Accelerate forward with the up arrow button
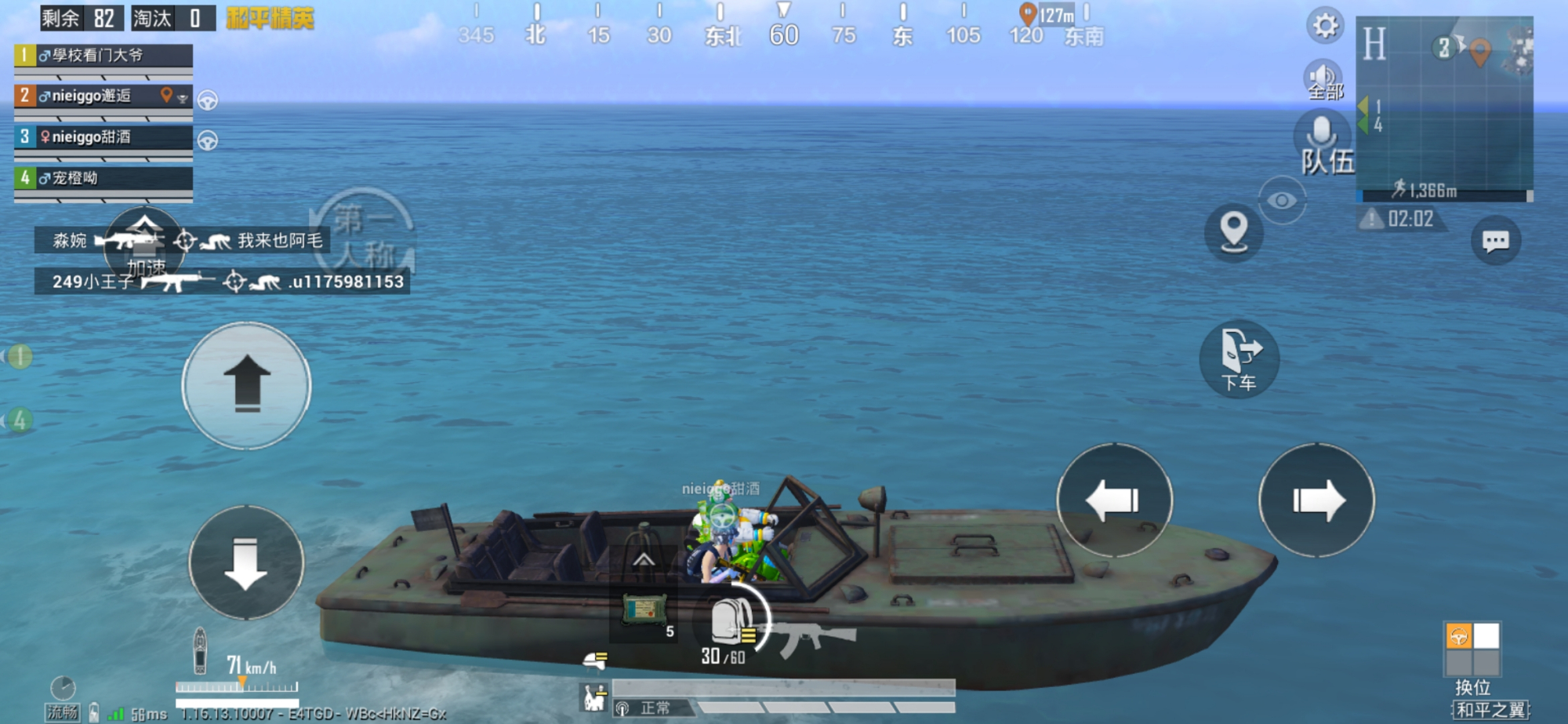 [246, 385]
